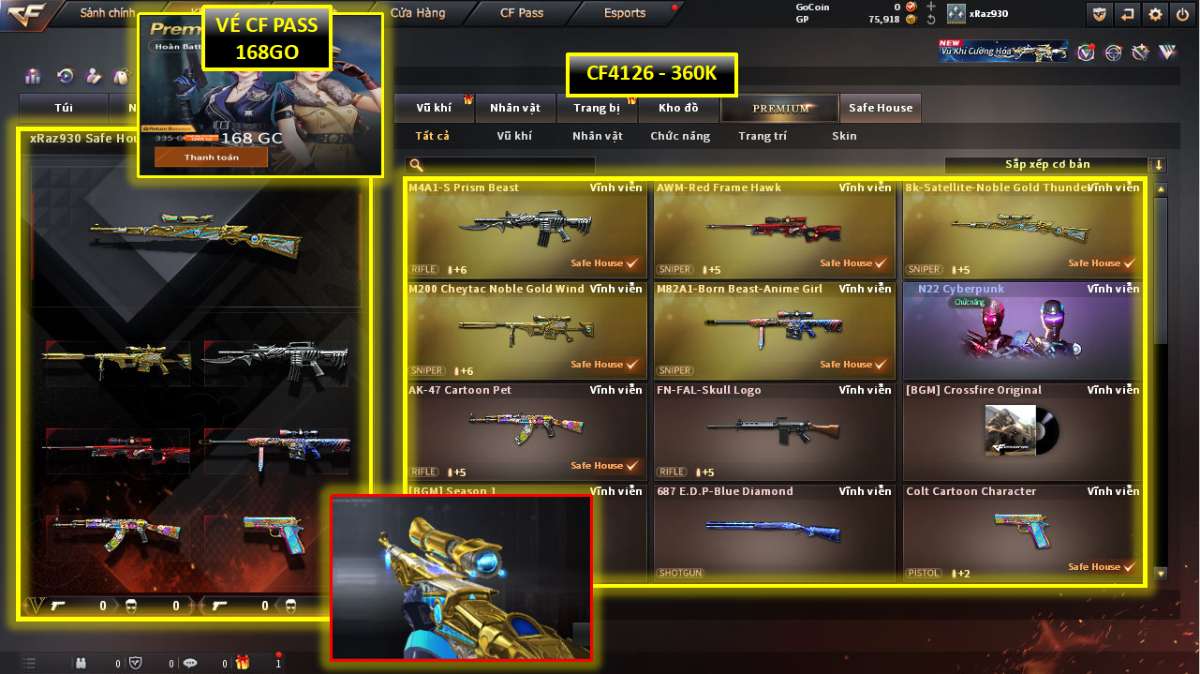Open the Cửa Hàng shop menu
This screenshot has height=674, width=1200.
point(418,13)
